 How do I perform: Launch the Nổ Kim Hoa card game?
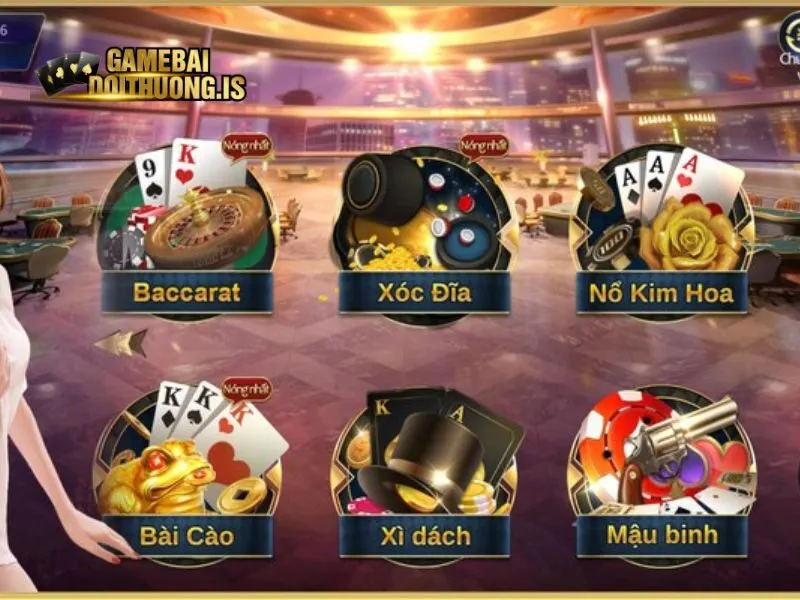(661, 235)
